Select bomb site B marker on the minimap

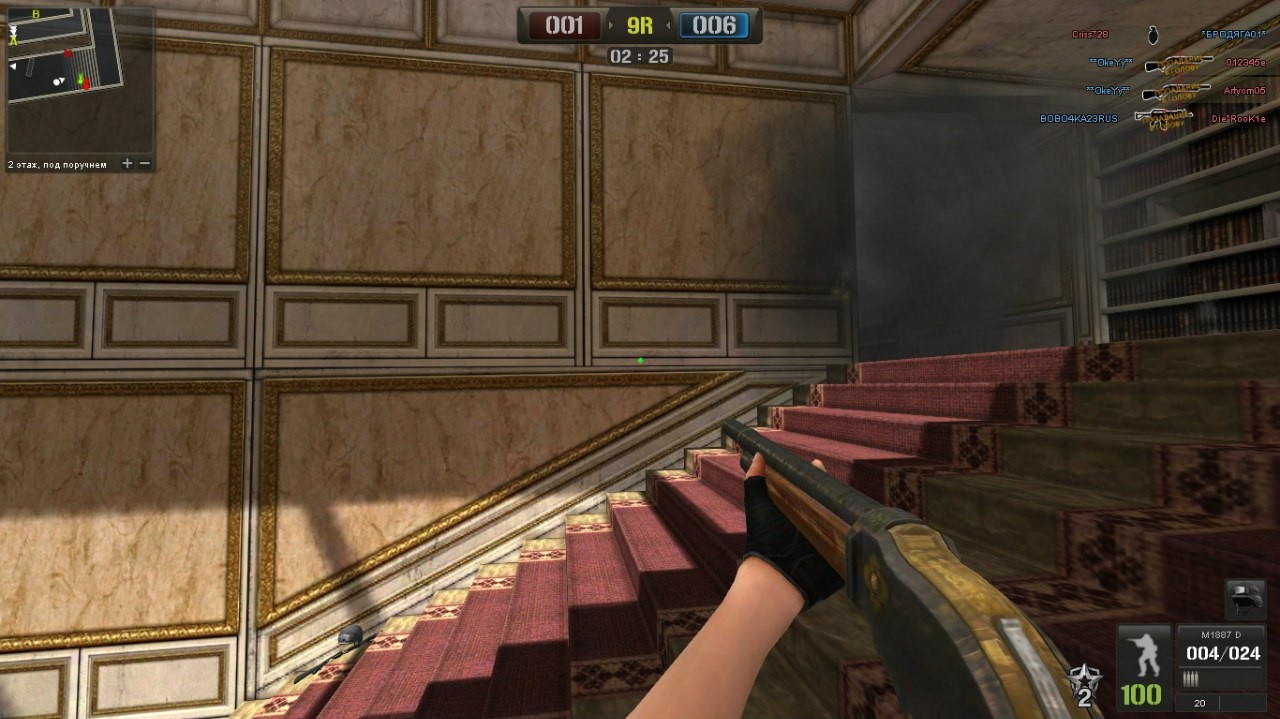coord(36,15)
